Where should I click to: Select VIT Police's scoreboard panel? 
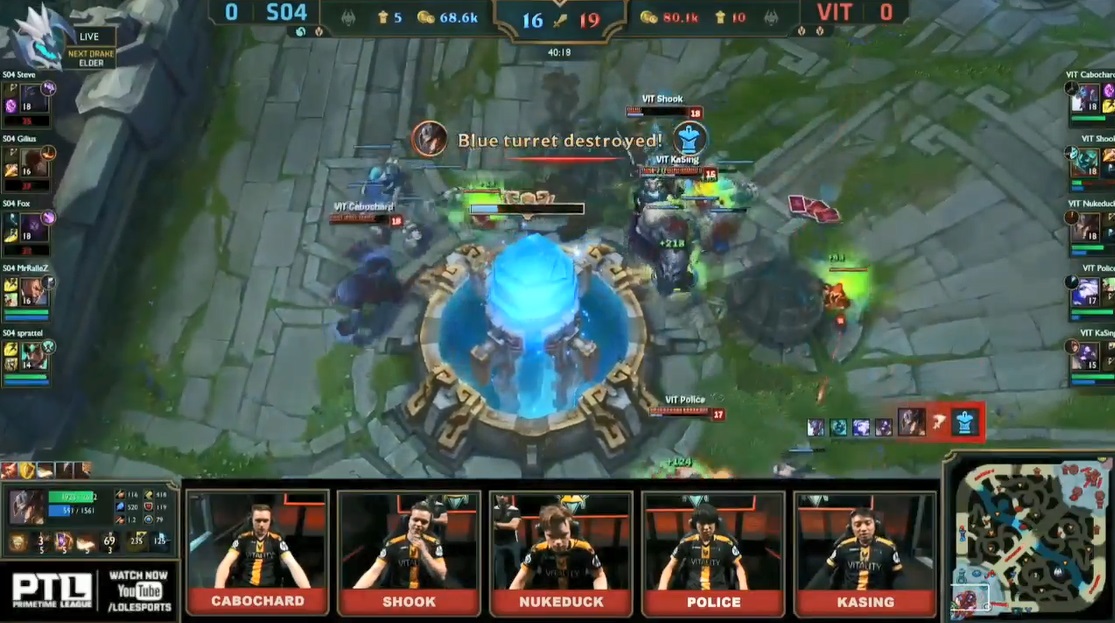[x=1089, y=291]
